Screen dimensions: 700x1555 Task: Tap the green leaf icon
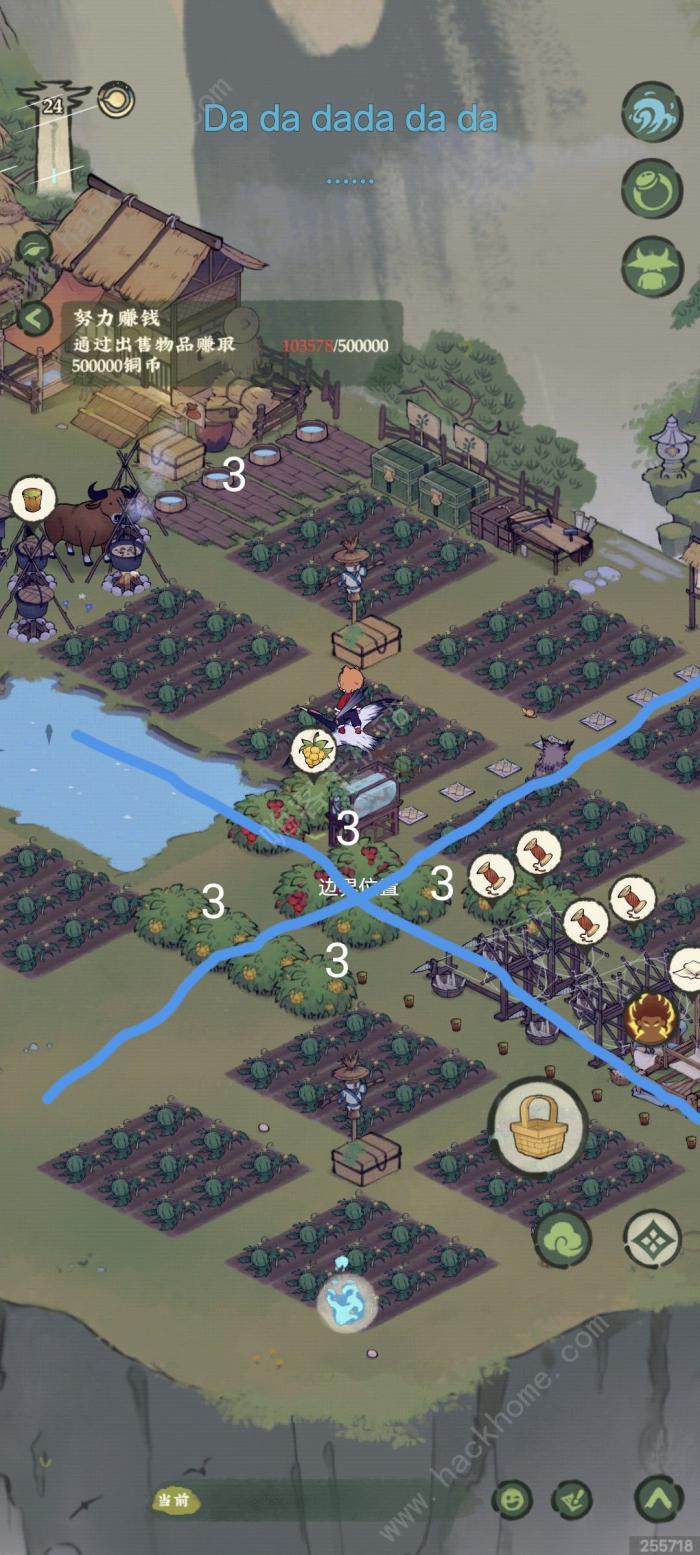coord(34,250)
